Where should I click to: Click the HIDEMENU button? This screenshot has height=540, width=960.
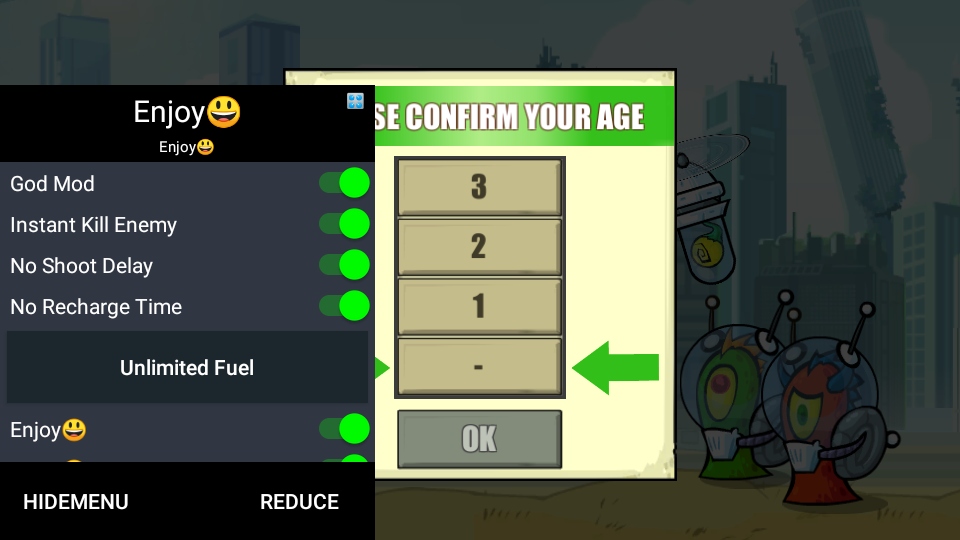tap(76, 502)
